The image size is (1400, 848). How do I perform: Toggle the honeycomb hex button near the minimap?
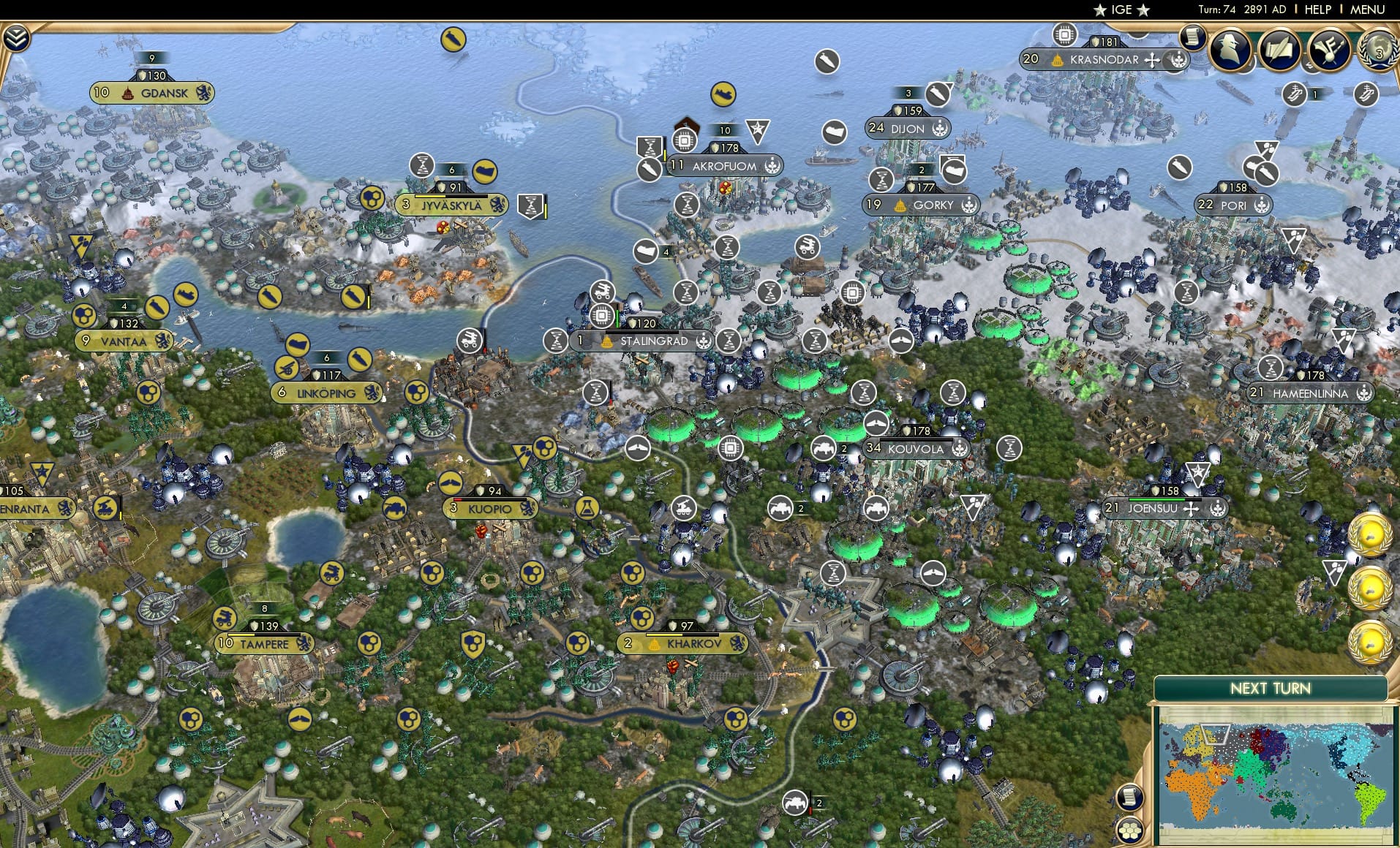tap(1129, 830)
